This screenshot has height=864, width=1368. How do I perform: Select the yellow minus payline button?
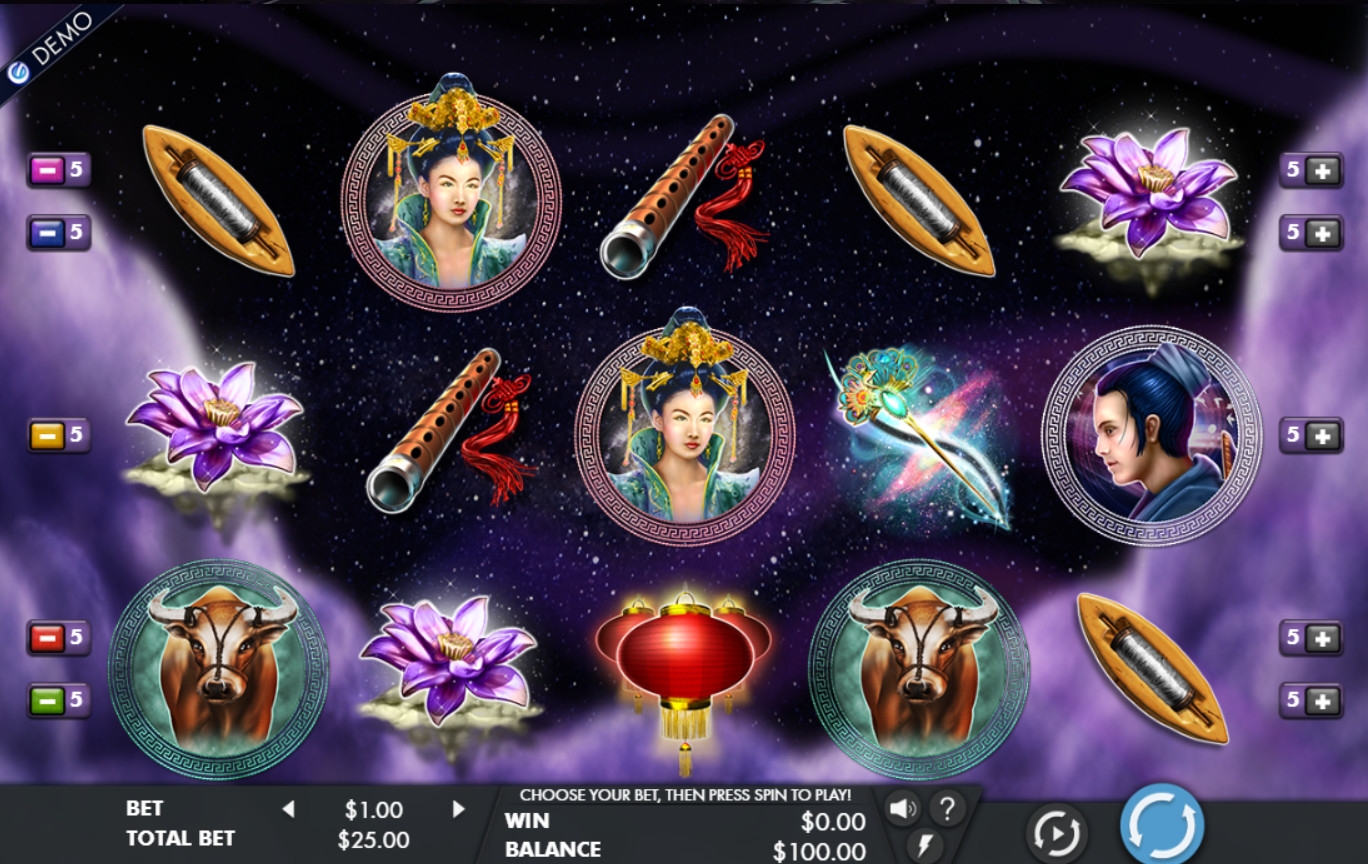pyautogui.click(x=47, y=435)
